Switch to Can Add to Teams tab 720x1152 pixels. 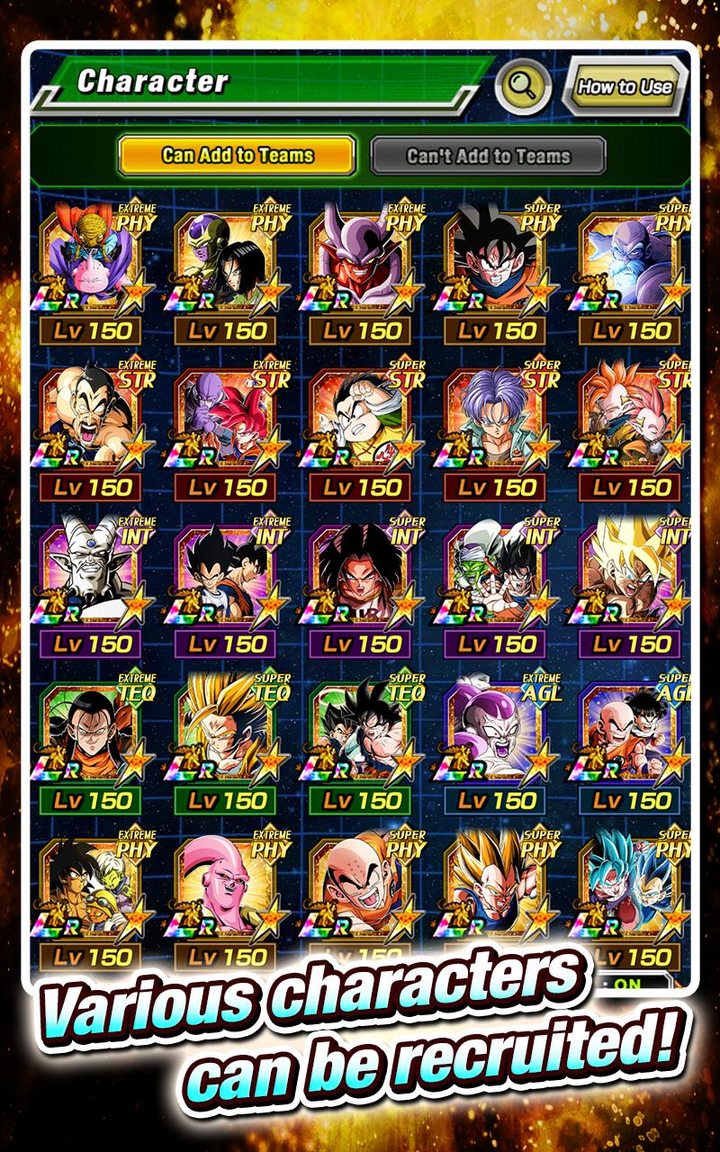237,156
